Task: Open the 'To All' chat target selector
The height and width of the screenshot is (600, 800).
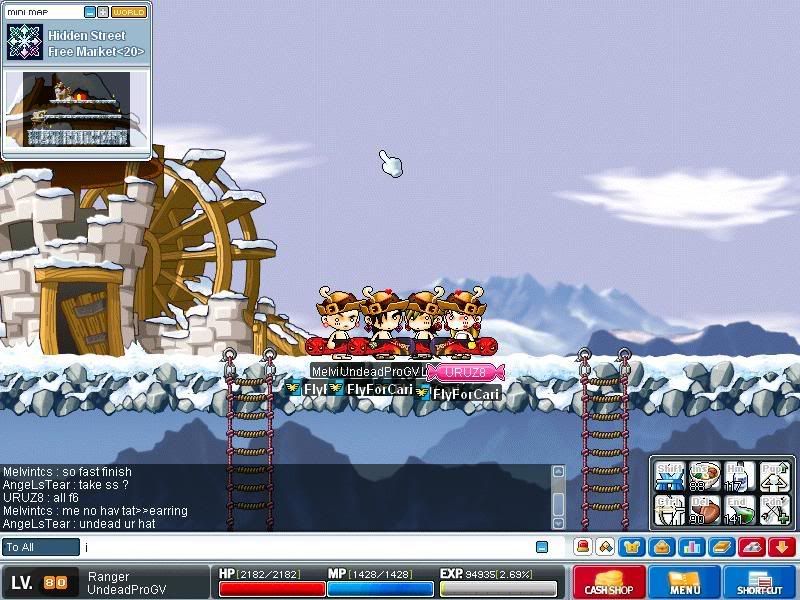Action: click(x=41, y=547)
